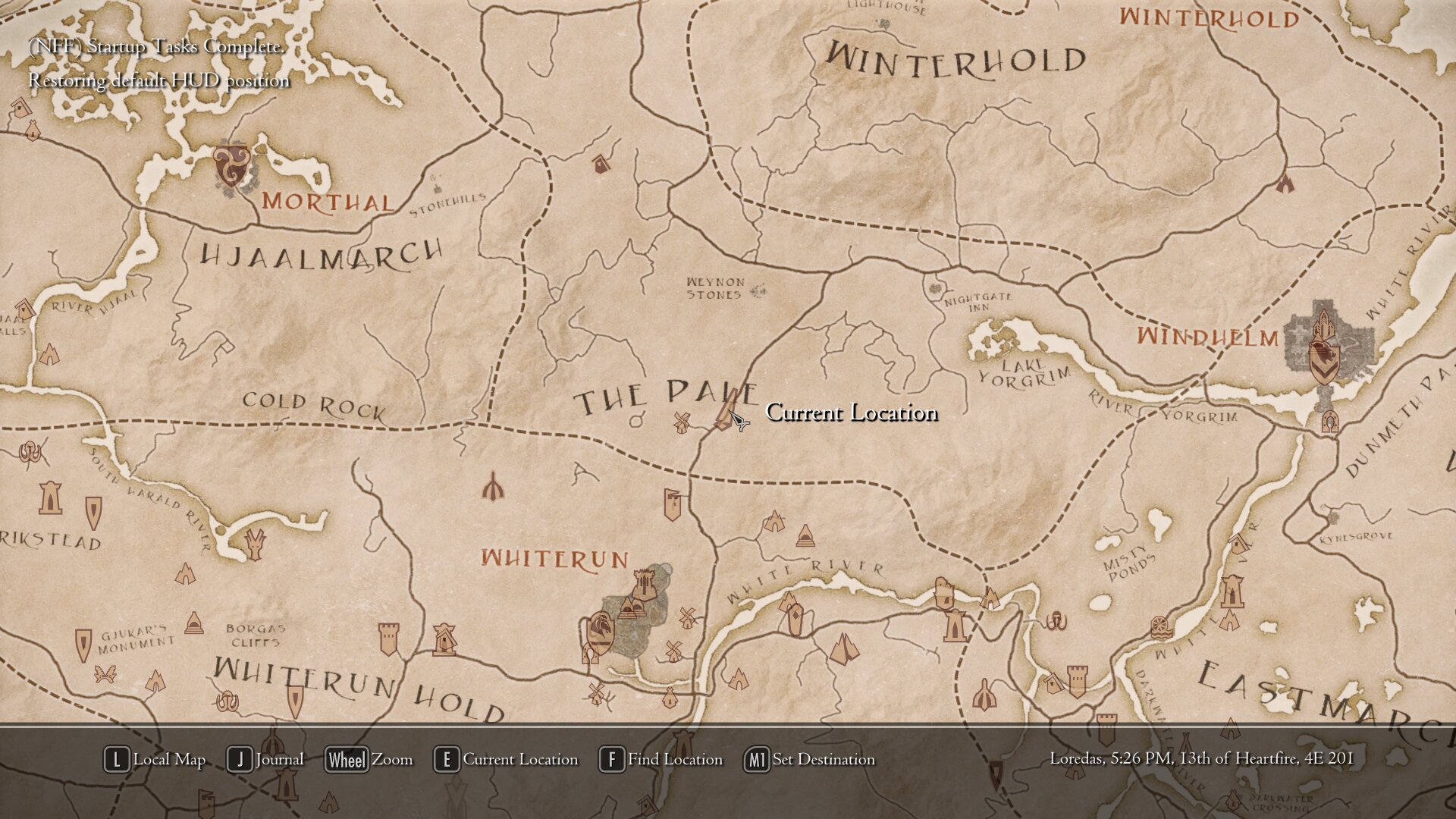Screen dimensions: 1456x819
Task: Select the player's Current Location arrow marker
Action: click(x=737, y=419)
